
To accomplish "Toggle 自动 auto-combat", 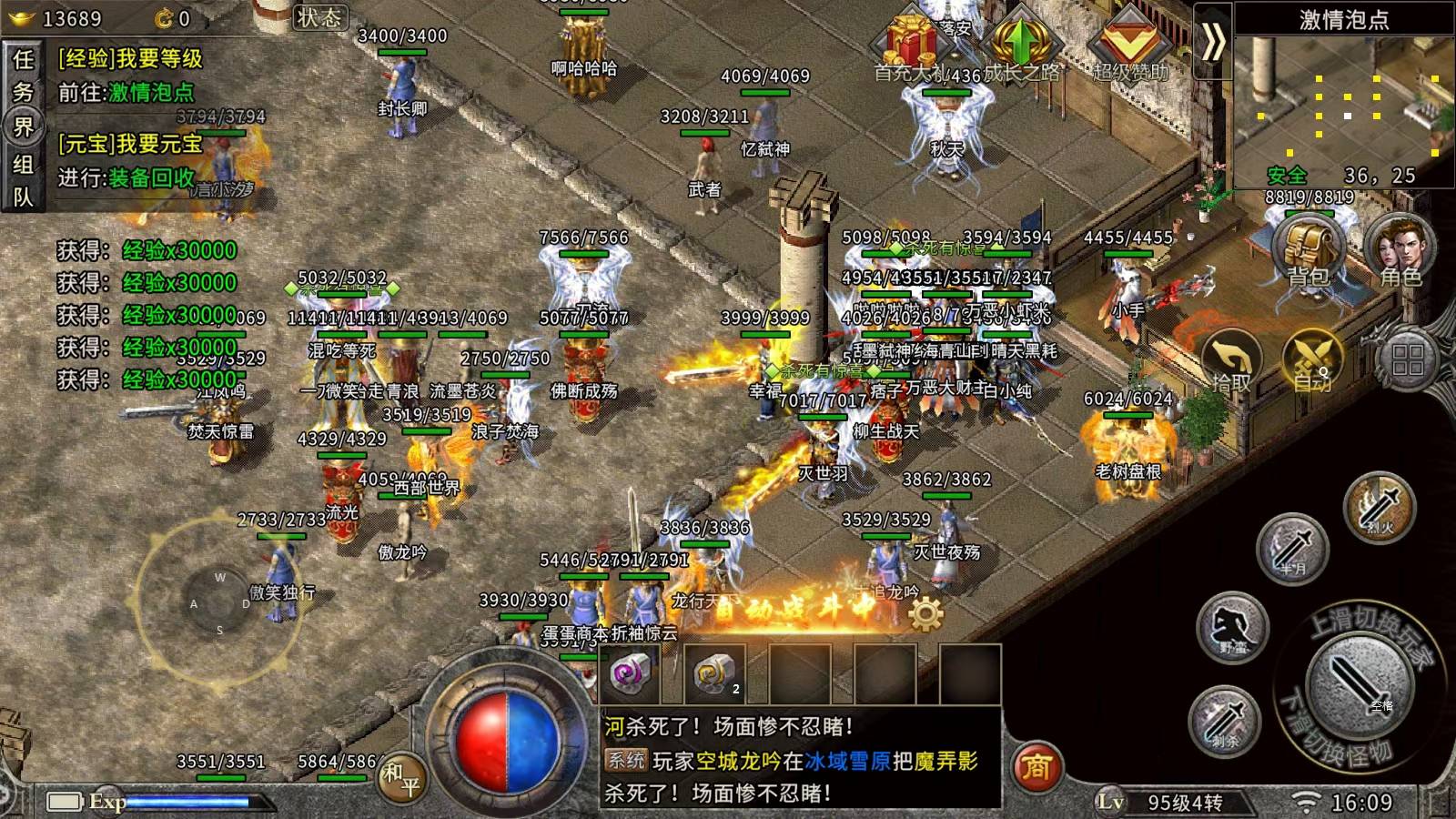I will [x=1312, y=361].
